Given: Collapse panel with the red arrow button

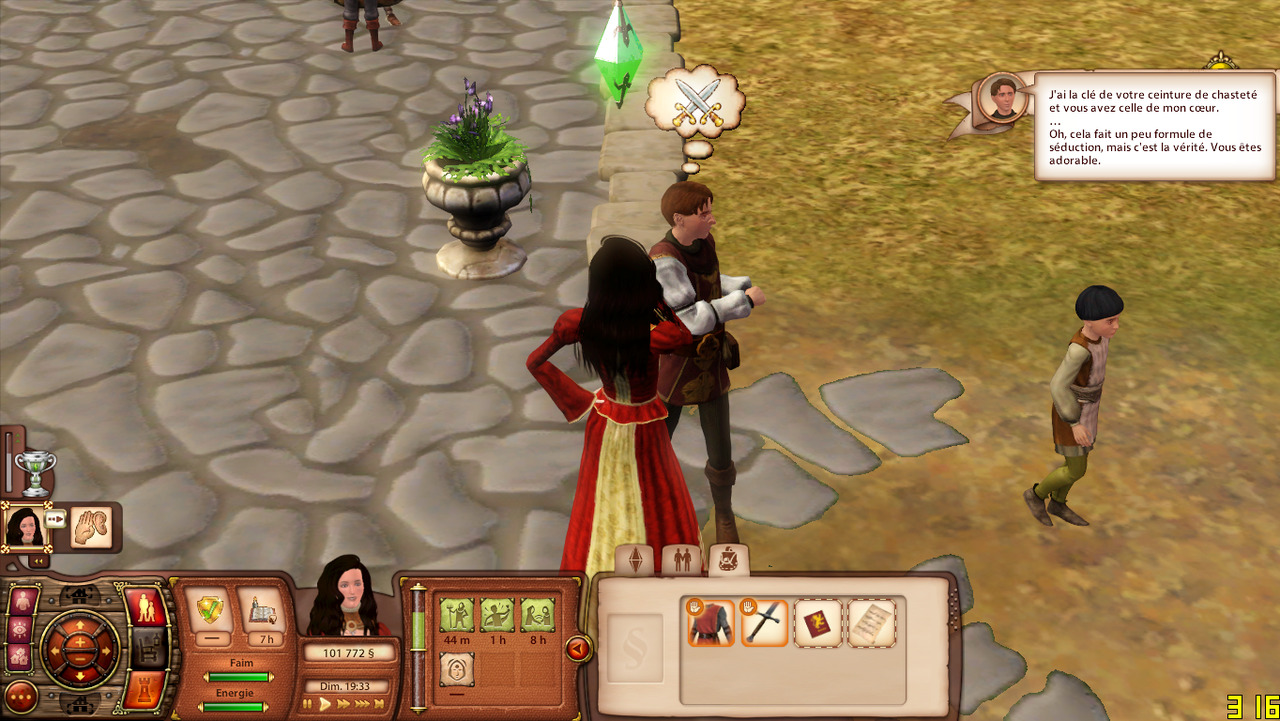Looking at the screenshot, I should tap(578, 650).
